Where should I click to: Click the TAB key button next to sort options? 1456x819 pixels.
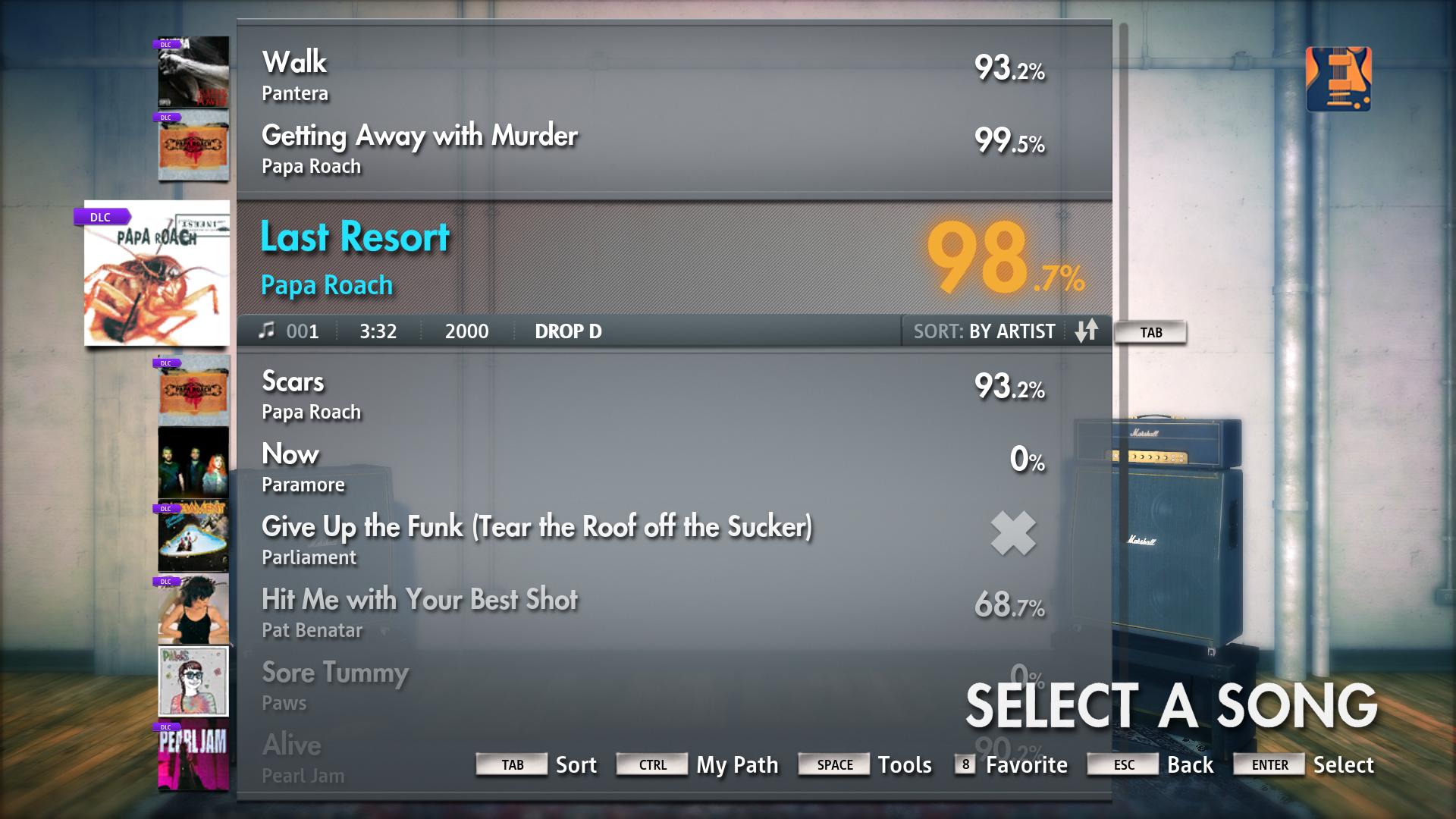click(1150, 332)
